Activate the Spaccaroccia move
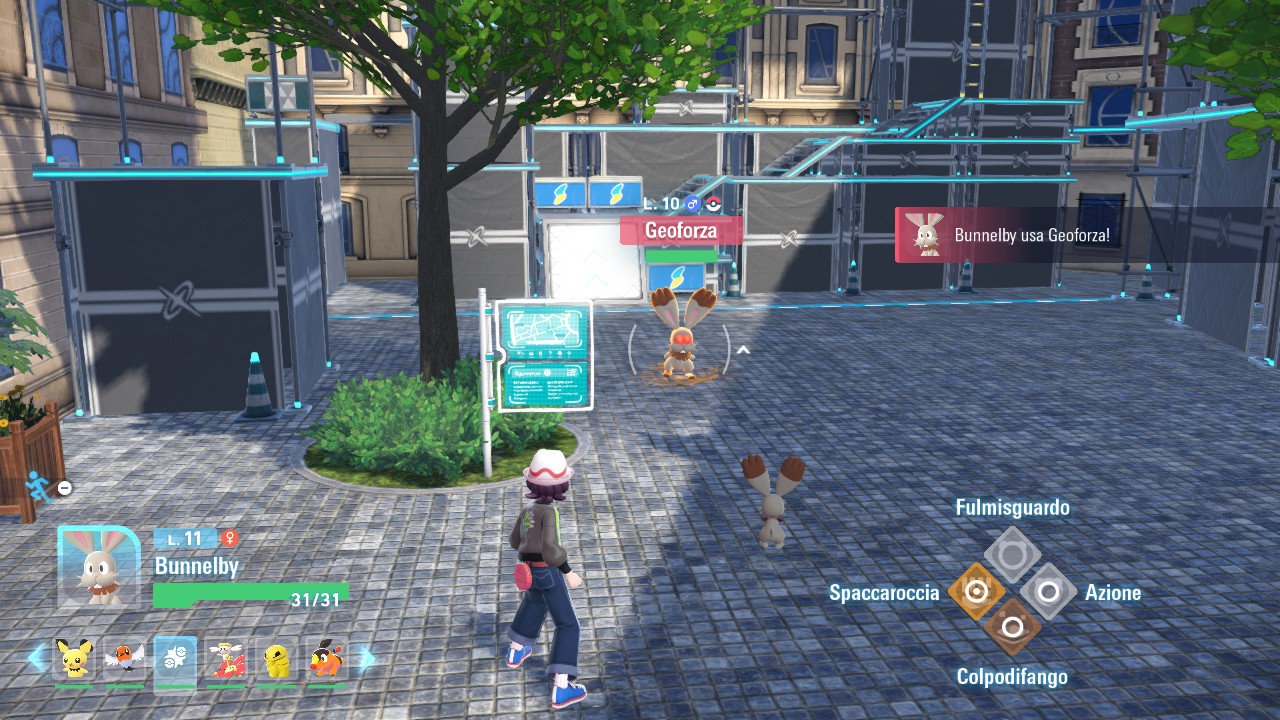This screenshot has width=1280, height=720. tap(976, 592)
